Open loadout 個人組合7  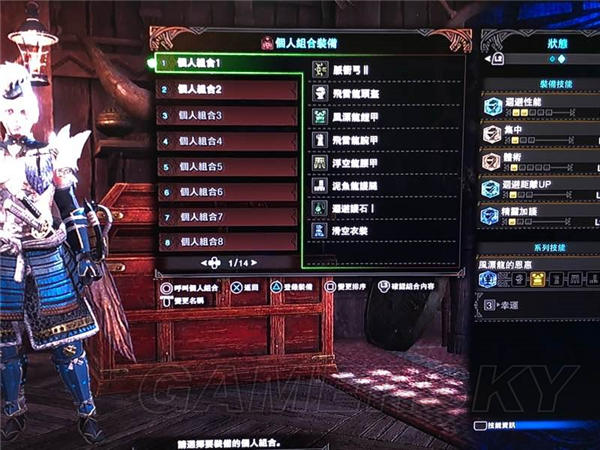click(228, 216)
